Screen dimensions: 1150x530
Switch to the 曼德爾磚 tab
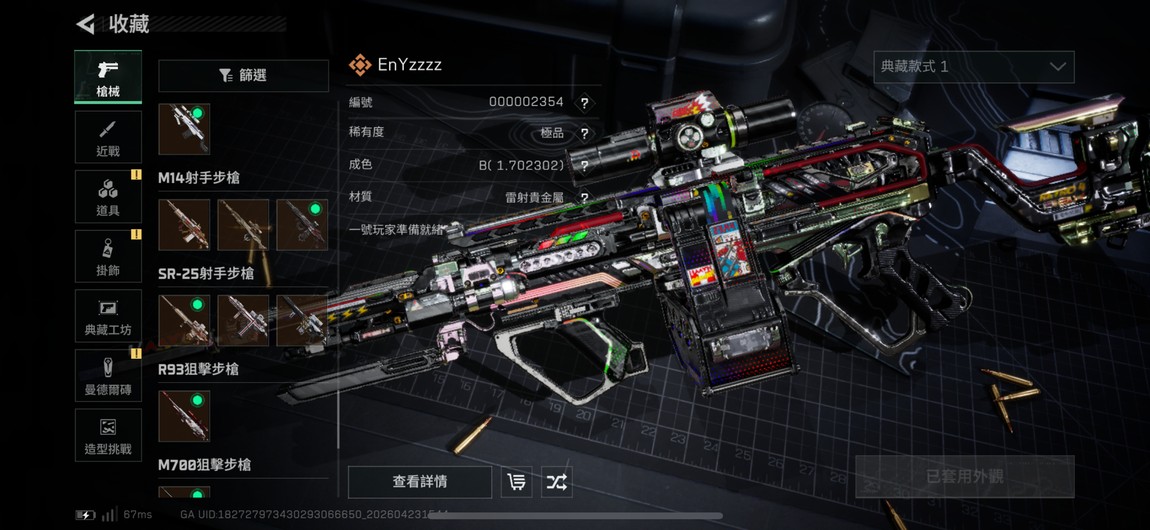coord(108,375)
